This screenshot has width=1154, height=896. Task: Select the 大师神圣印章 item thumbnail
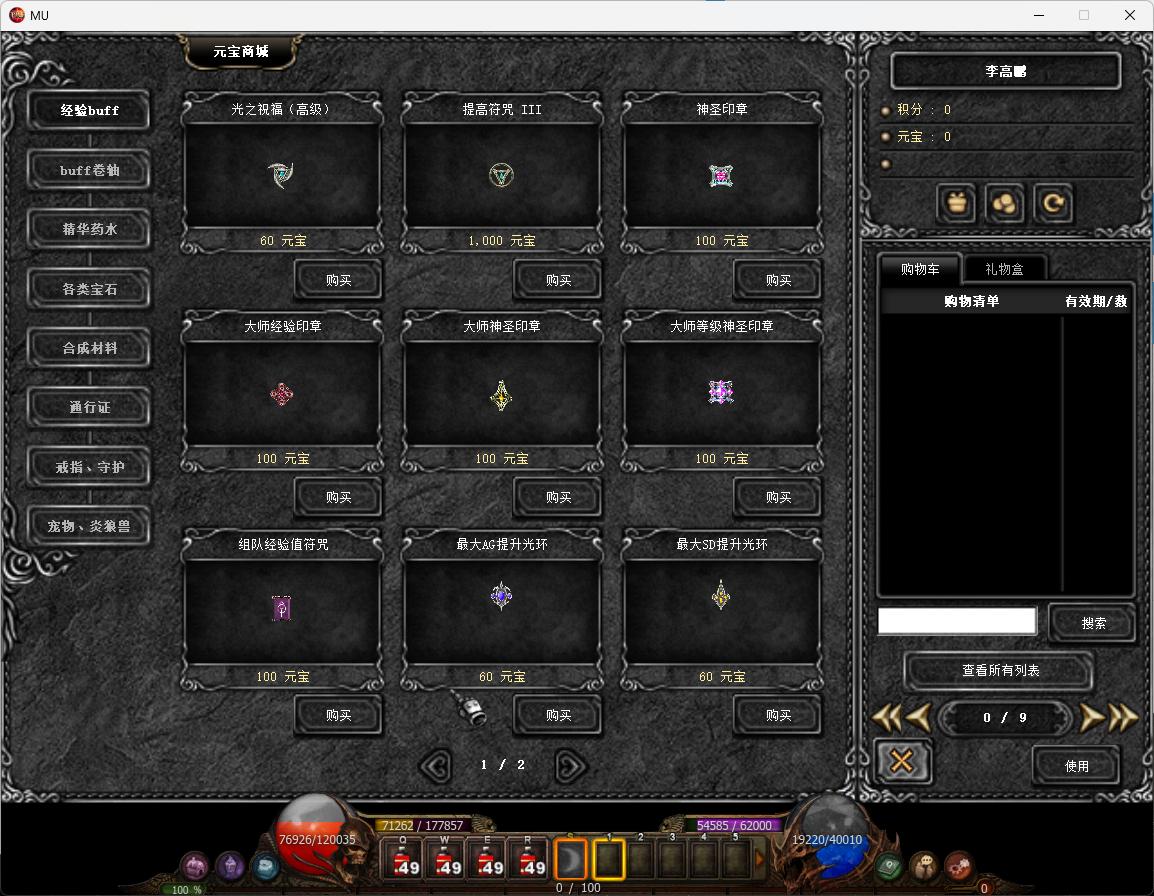pyautogui.click(x=501, y=394)
